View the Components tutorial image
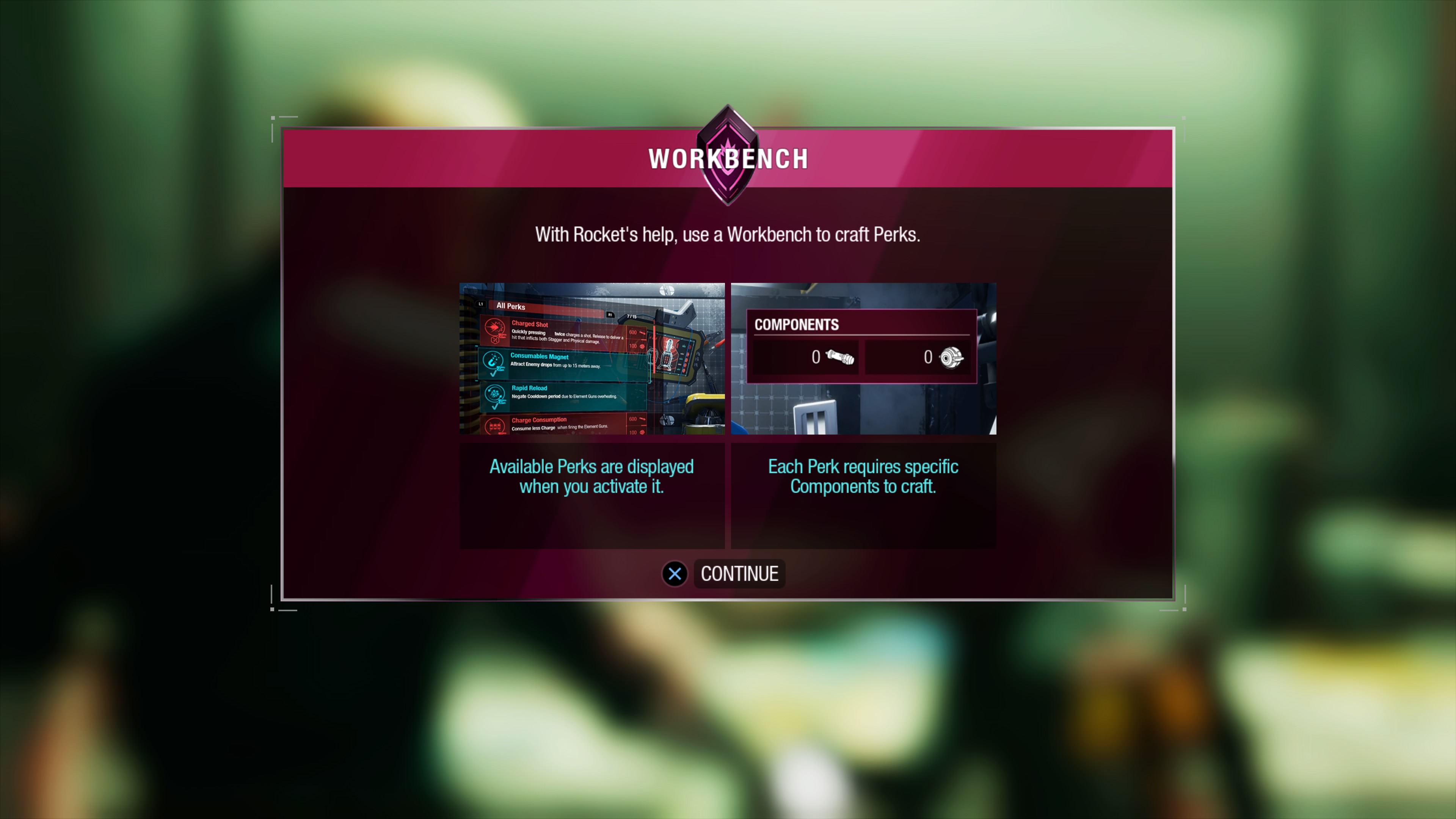This screenshot has height=819, width=1456. (863, 358)
